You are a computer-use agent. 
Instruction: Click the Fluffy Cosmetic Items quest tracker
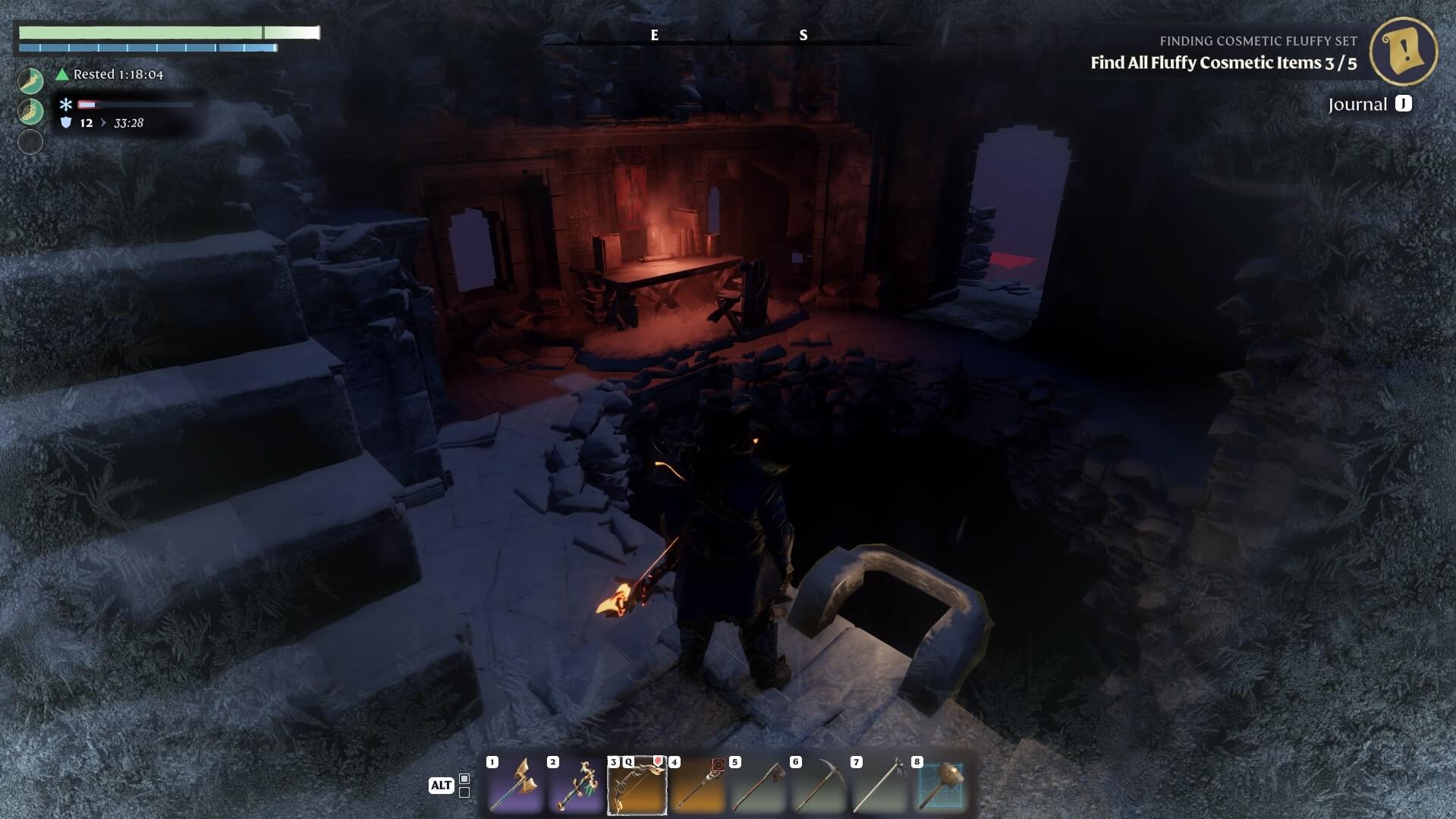tap(1222, 63)
